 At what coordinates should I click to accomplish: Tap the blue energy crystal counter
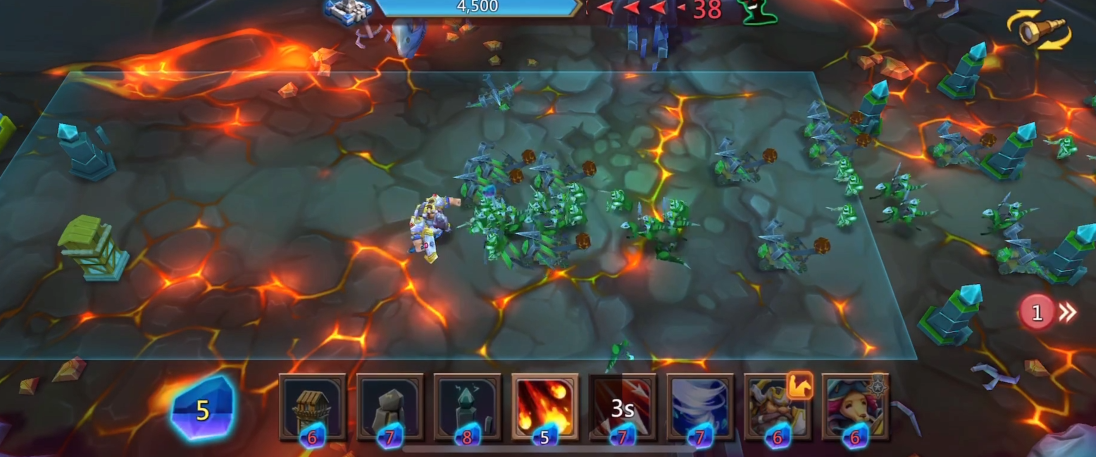pyautogui.click(x=203, y=409)
